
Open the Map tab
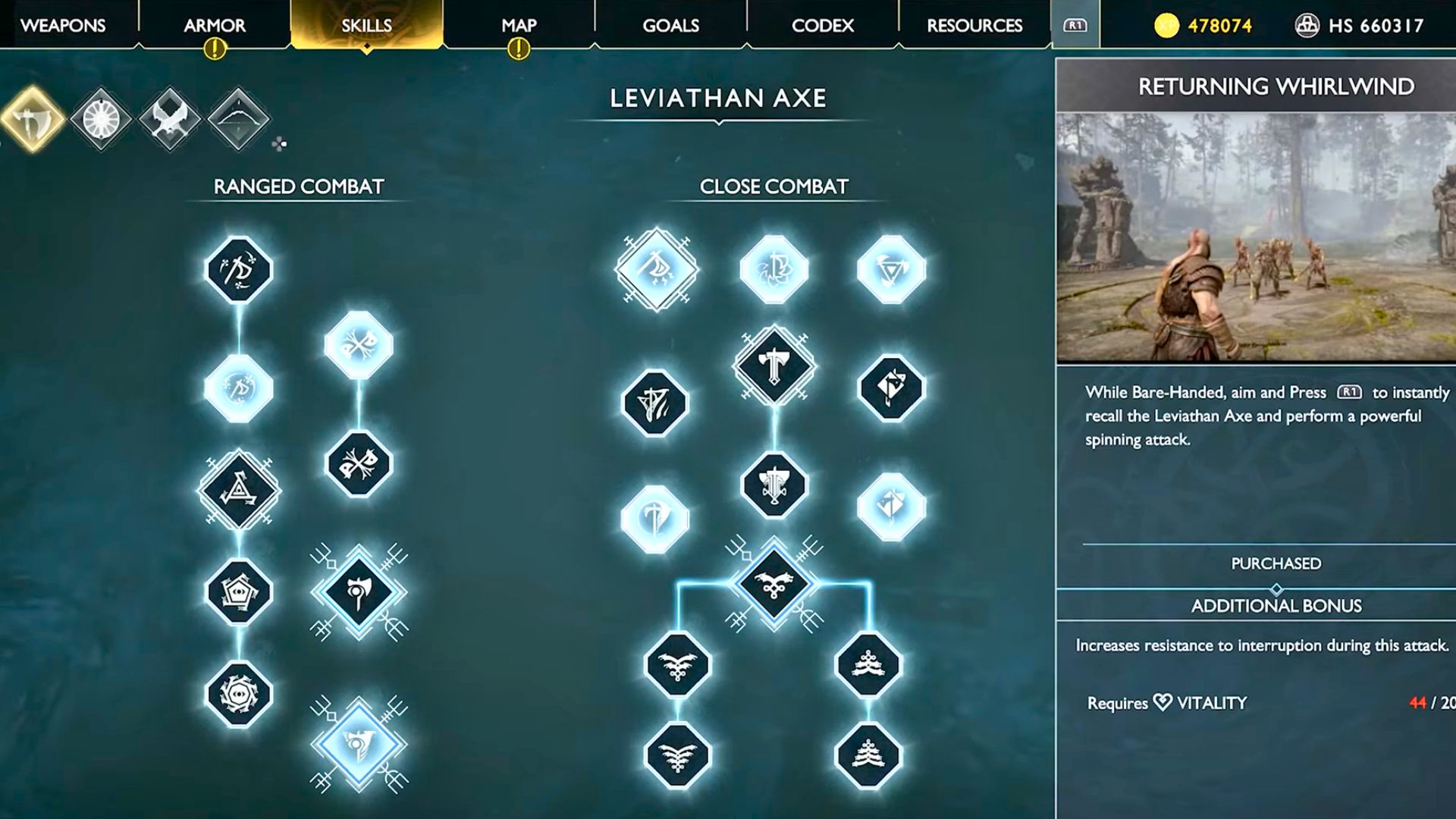[x=519, y=25]
